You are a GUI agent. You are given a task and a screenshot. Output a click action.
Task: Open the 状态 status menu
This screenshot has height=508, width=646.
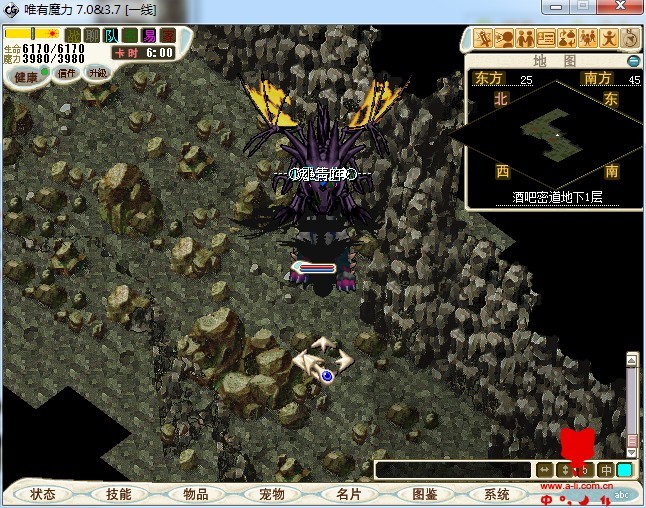coord(43,494)
